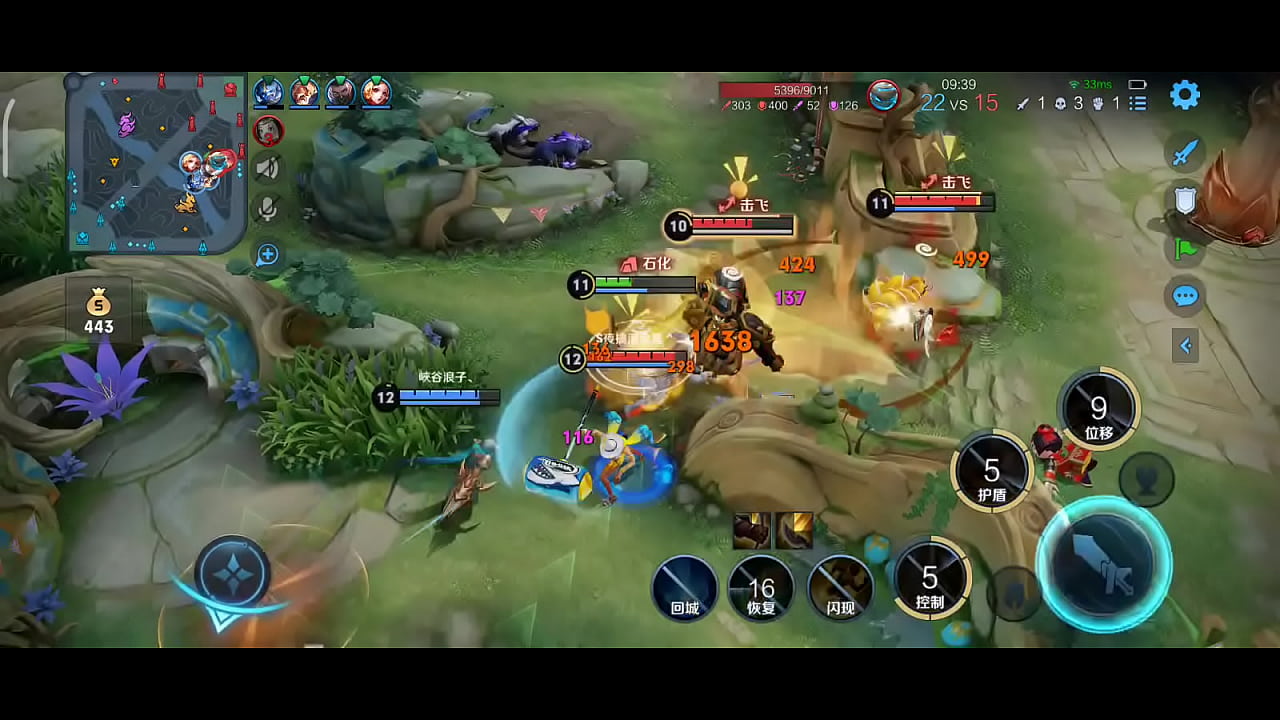Image resolution: width=1280 pixels, height=720 pixels.
Task: Cast the 控制 control skill
Action: pyautogui.click(x=931, y=580)
